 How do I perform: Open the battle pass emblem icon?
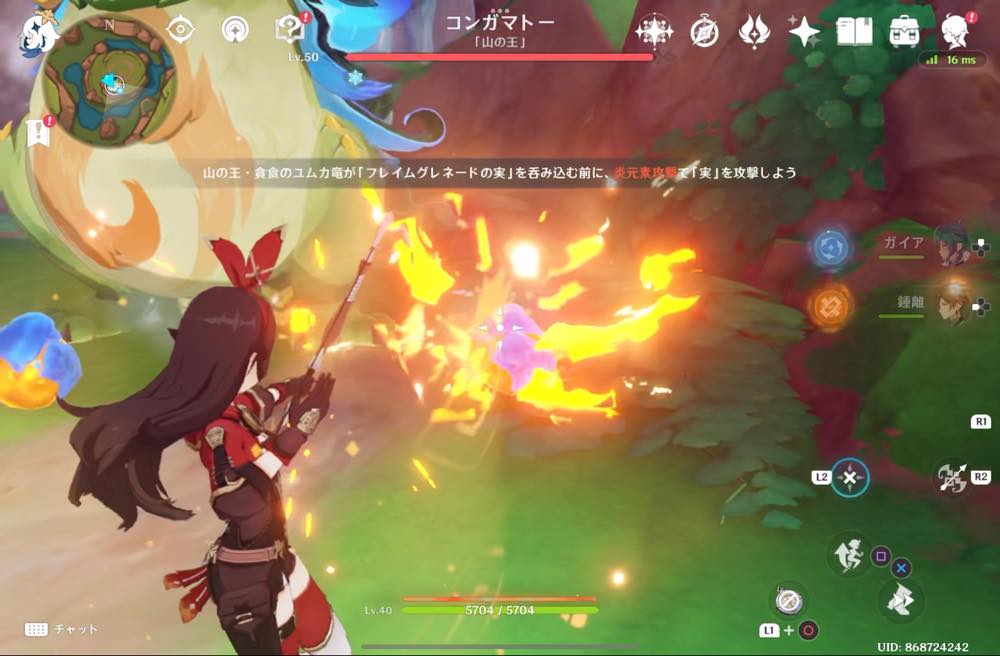754,32
